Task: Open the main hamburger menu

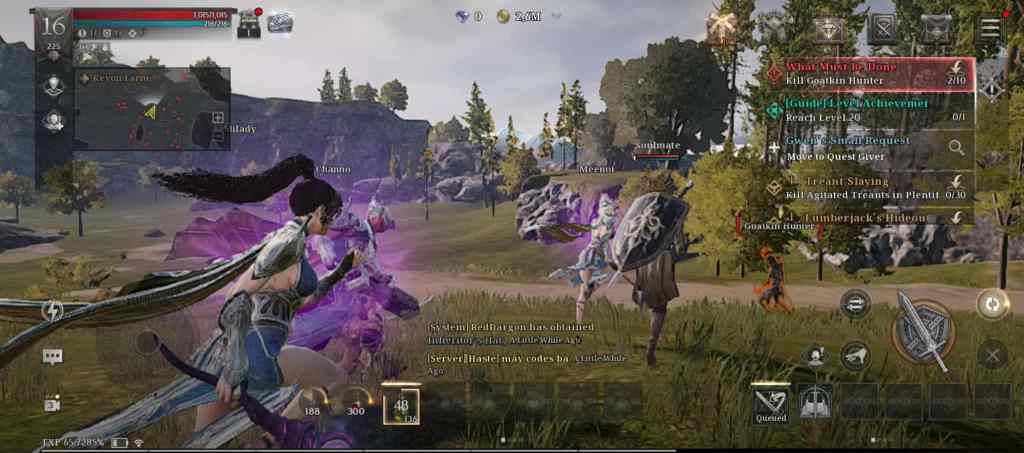Action: pos(989,28)
